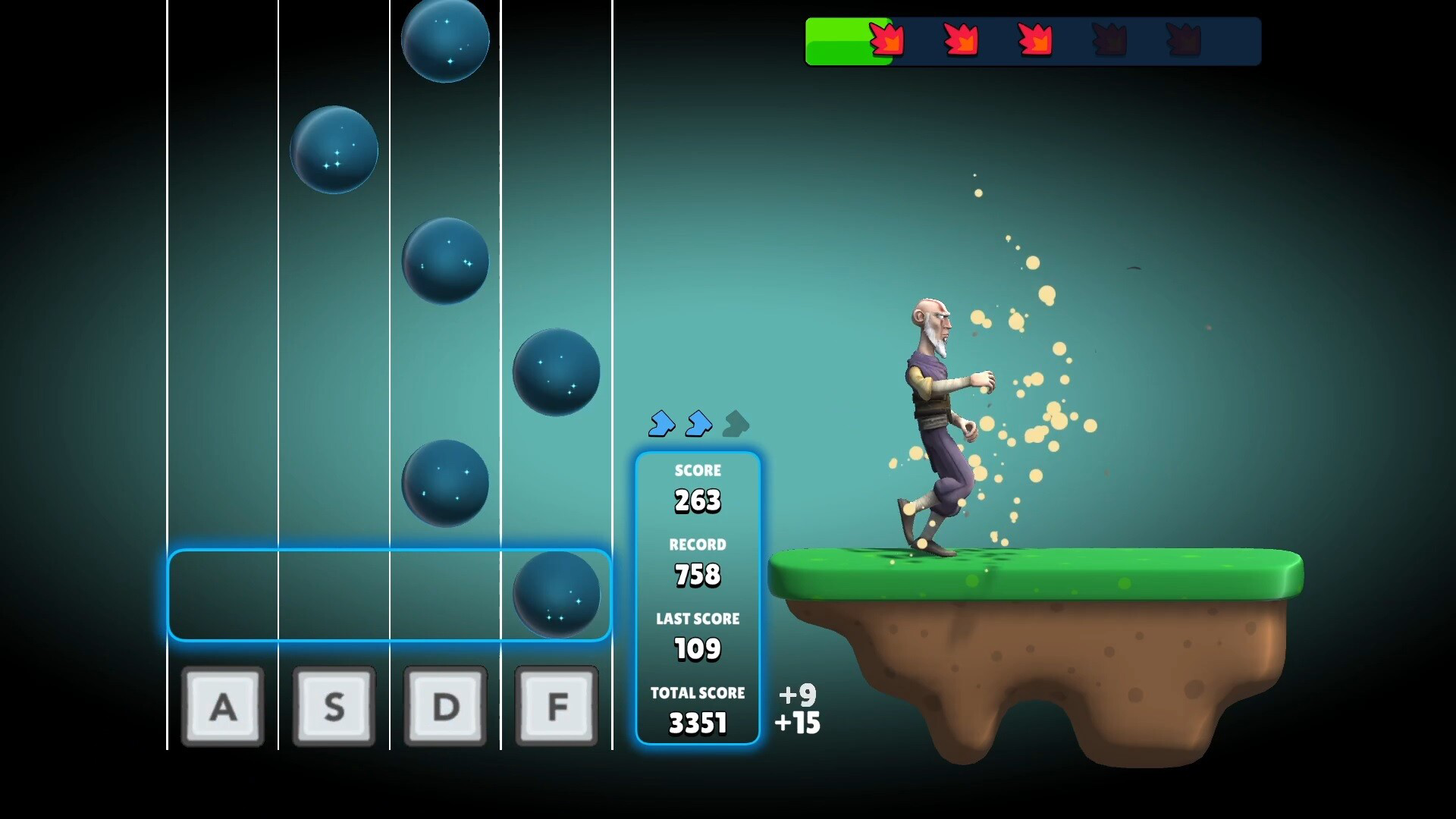1456x819 pixels.
Task: Select the topmost orb in lane D
Action: pyautogui.click(x=445, y=40)
